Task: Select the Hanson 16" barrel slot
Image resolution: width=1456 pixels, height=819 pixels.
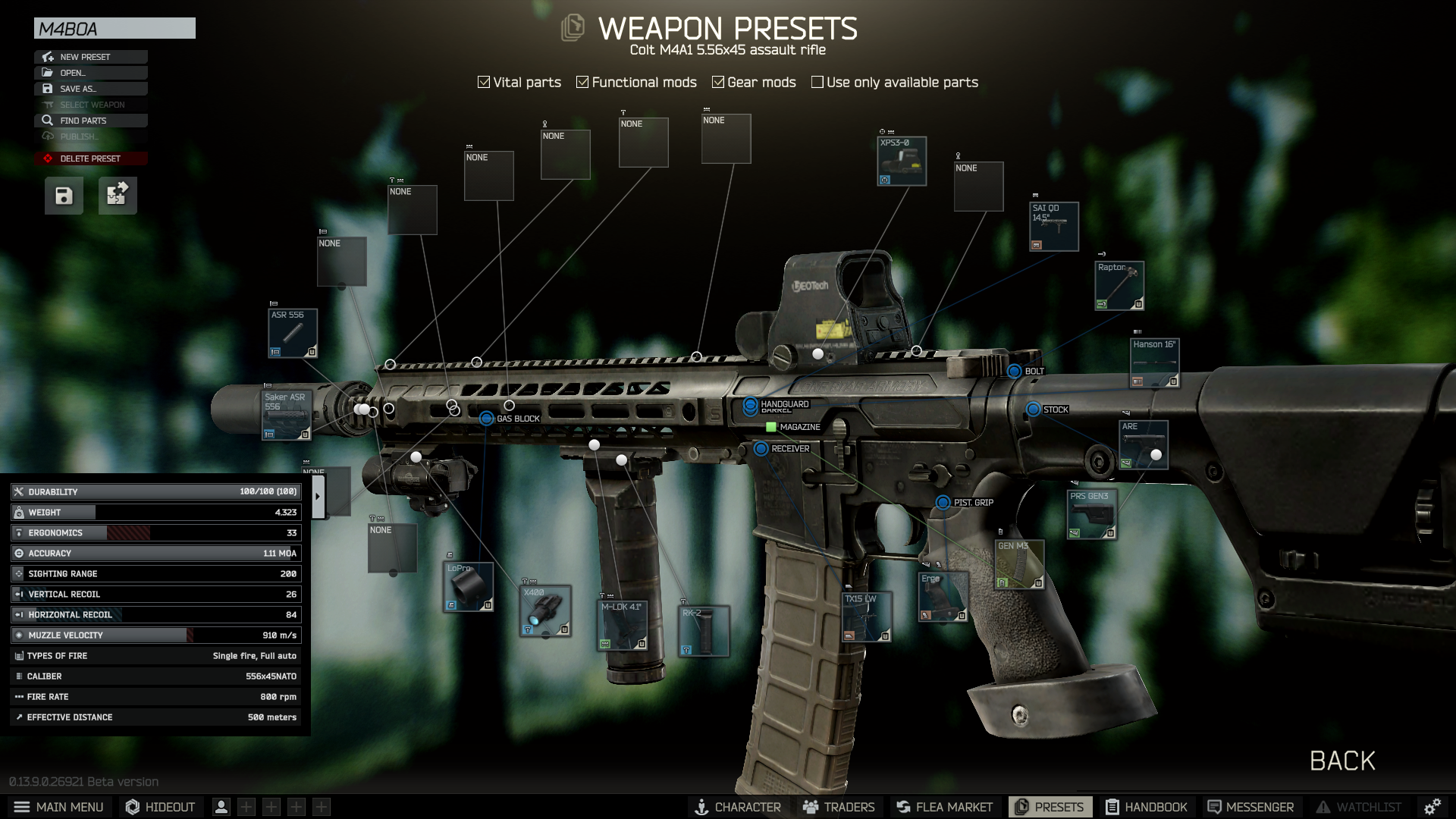Action: click(x=1155, y=363)
